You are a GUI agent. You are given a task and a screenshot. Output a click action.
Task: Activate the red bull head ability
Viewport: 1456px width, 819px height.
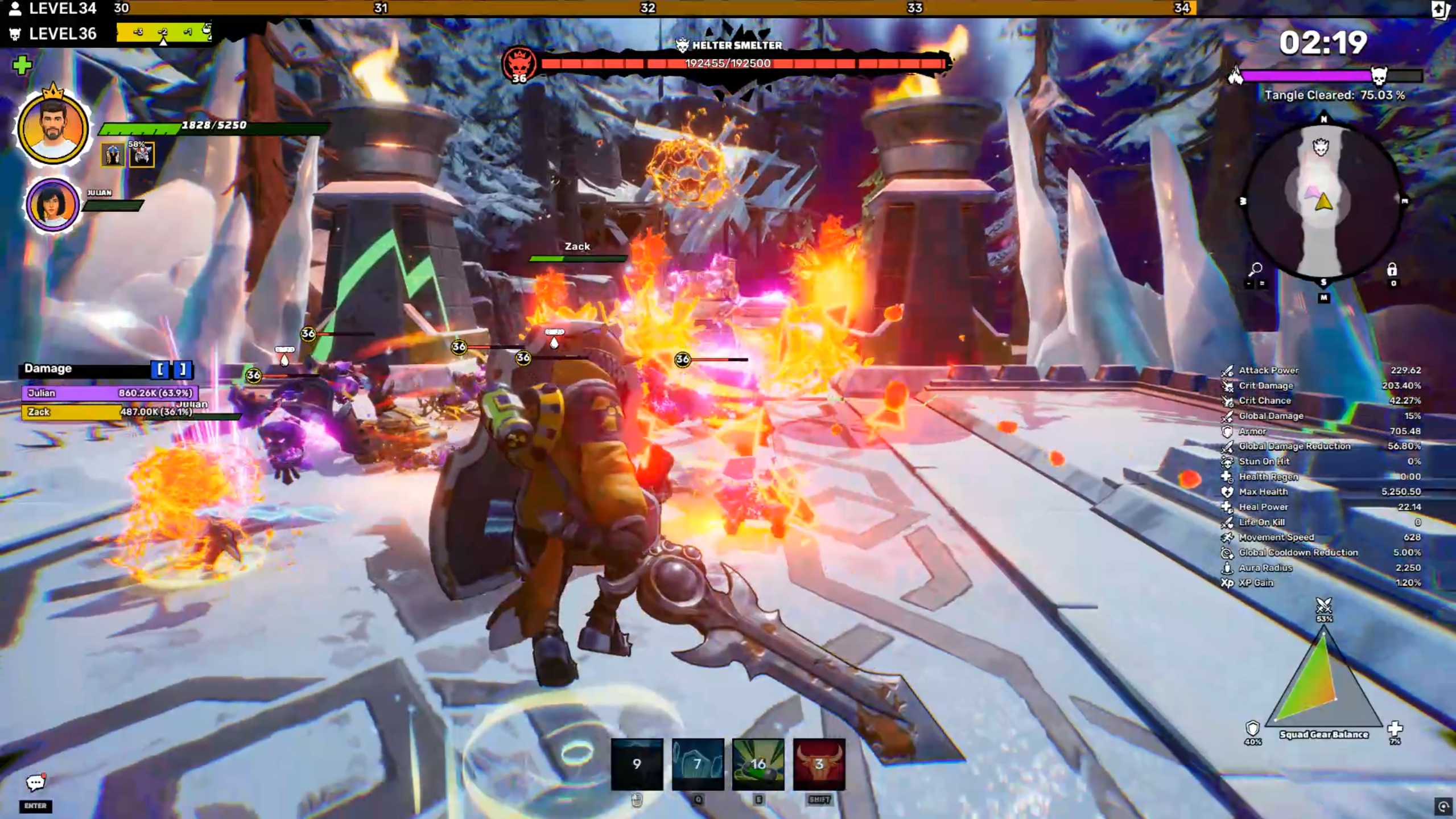pyautogui.click(x=819, y=764)
